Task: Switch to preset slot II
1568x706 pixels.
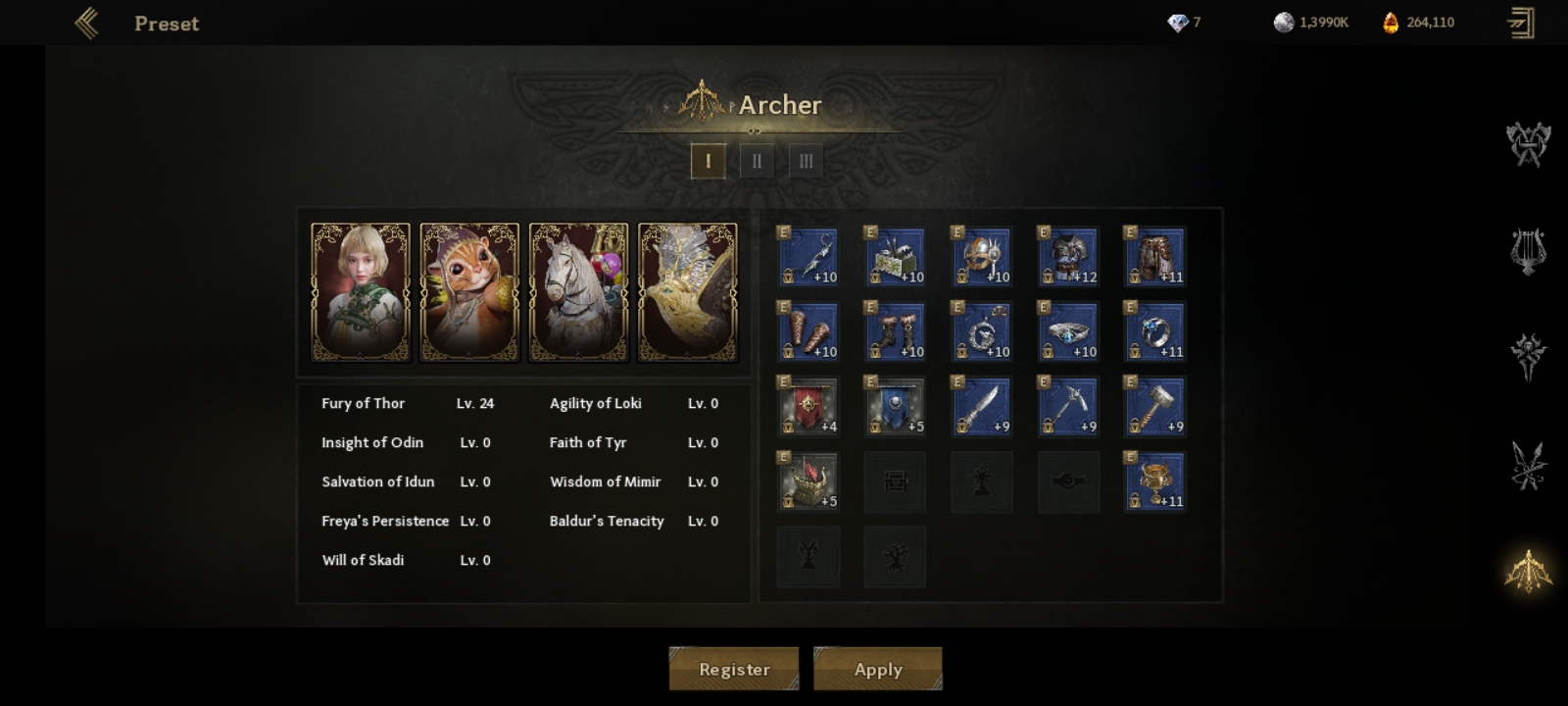Action: point(757,161)
